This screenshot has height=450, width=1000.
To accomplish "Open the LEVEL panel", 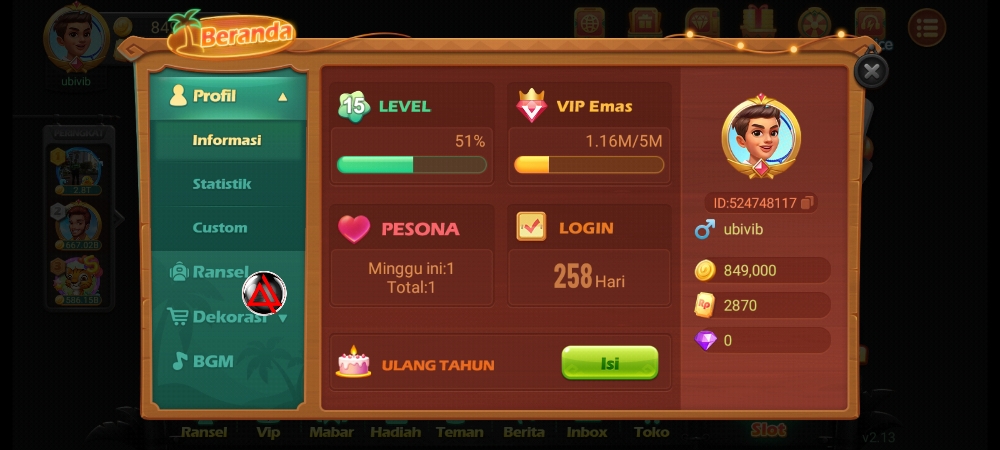I will [412, 132].
